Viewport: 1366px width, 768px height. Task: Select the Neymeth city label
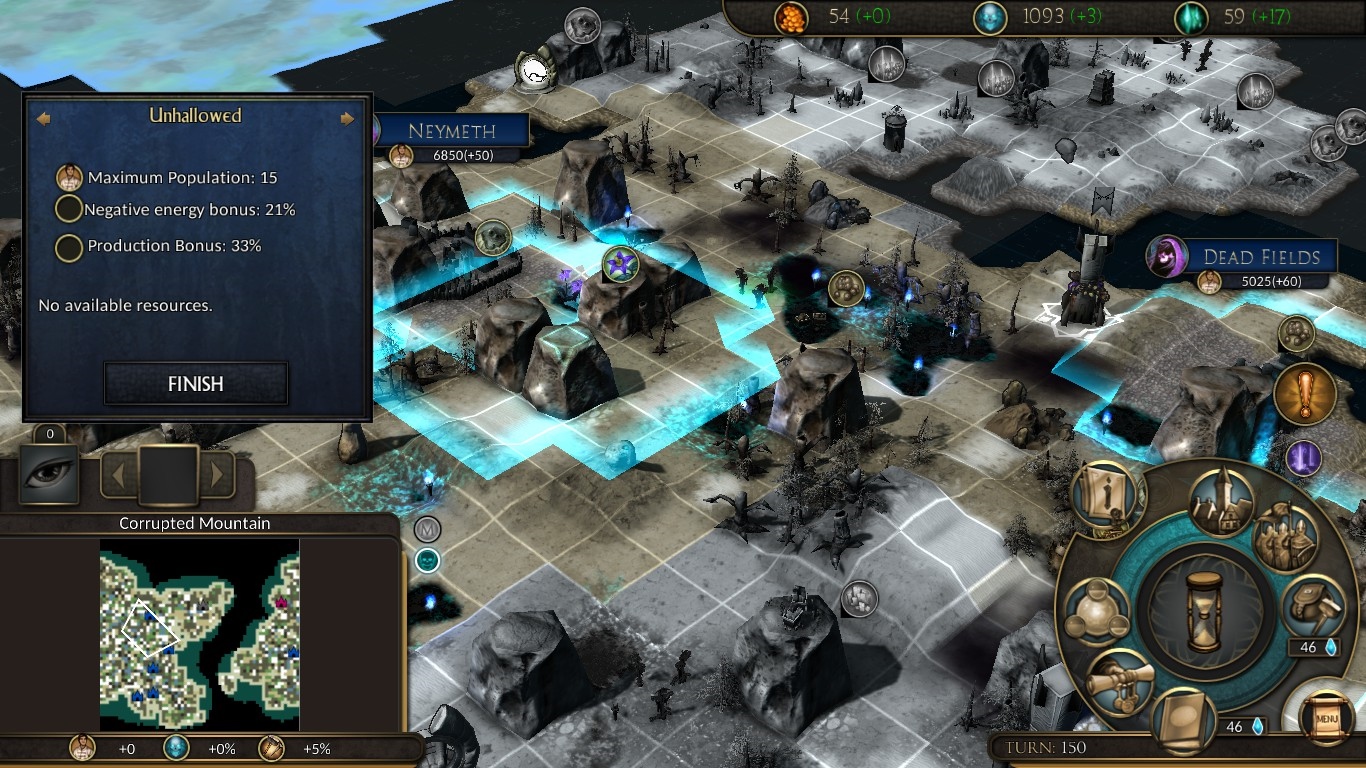tap(453, 131)
